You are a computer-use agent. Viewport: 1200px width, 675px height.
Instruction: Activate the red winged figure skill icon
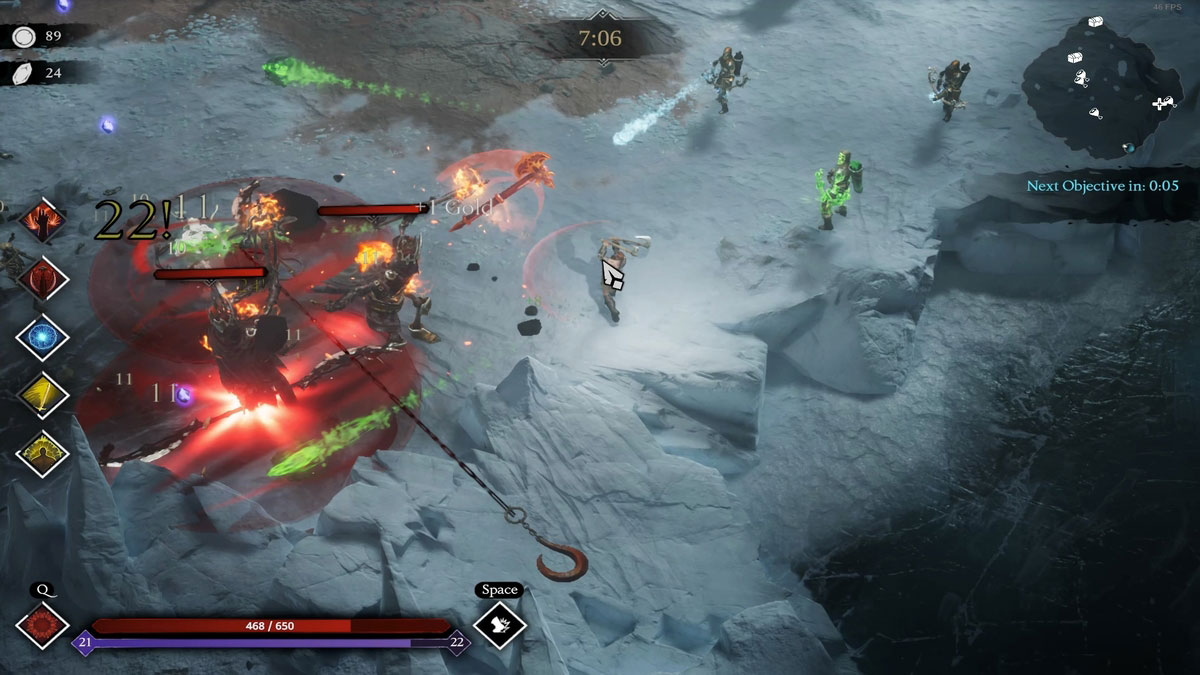pos(42,278)
